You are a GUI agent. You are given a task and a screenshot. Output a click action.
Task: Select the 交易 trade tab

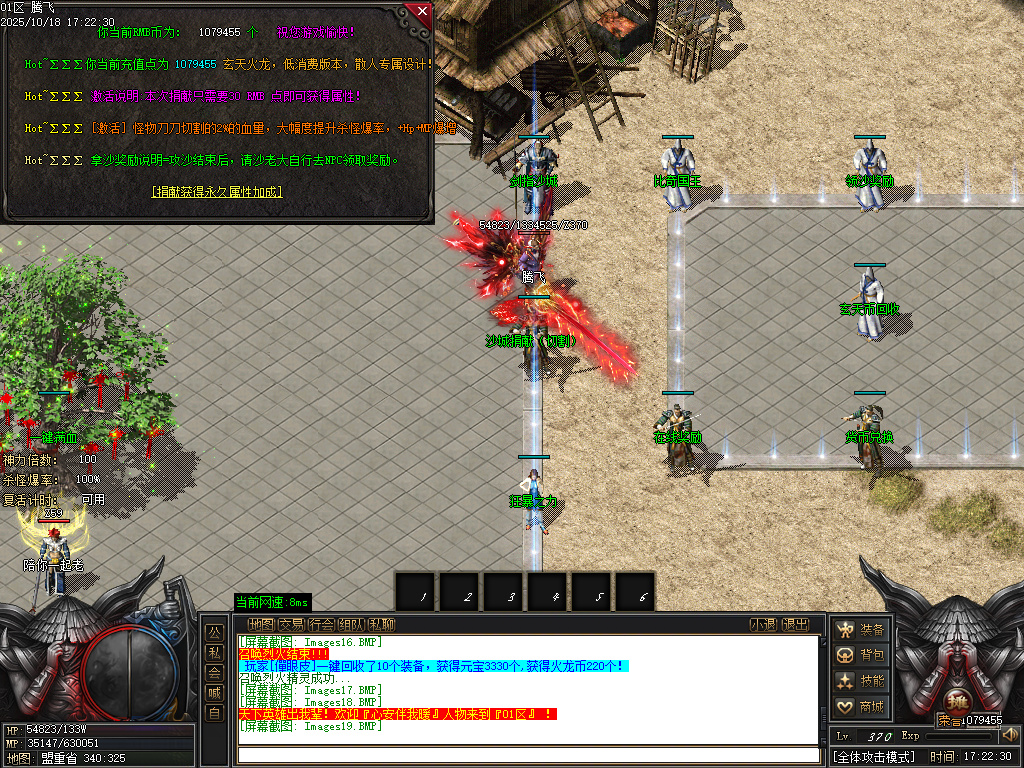[291, 625]
